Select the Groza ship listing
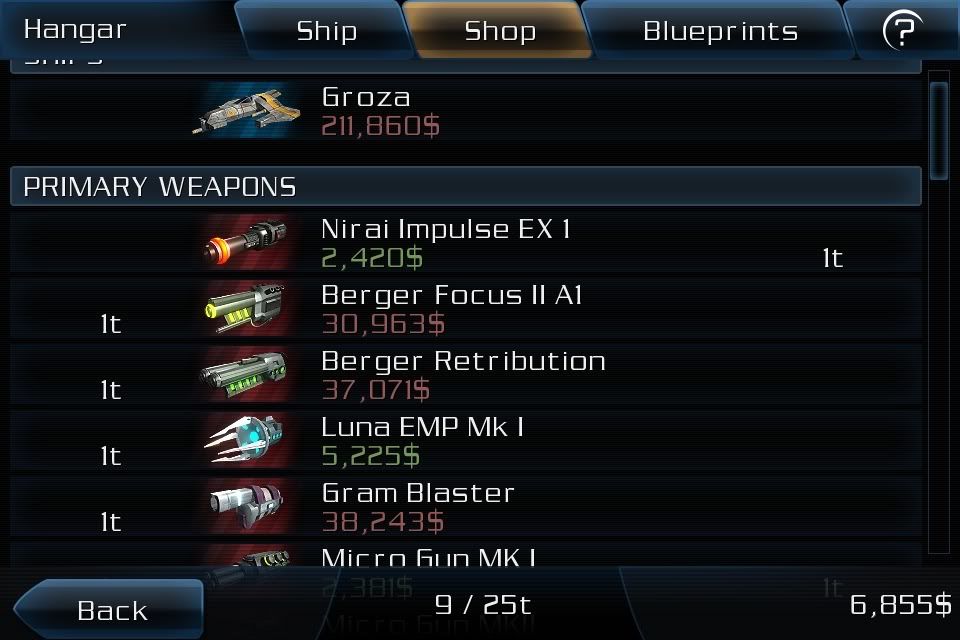This screenshot has width=960, height=640. coord(465,111)
